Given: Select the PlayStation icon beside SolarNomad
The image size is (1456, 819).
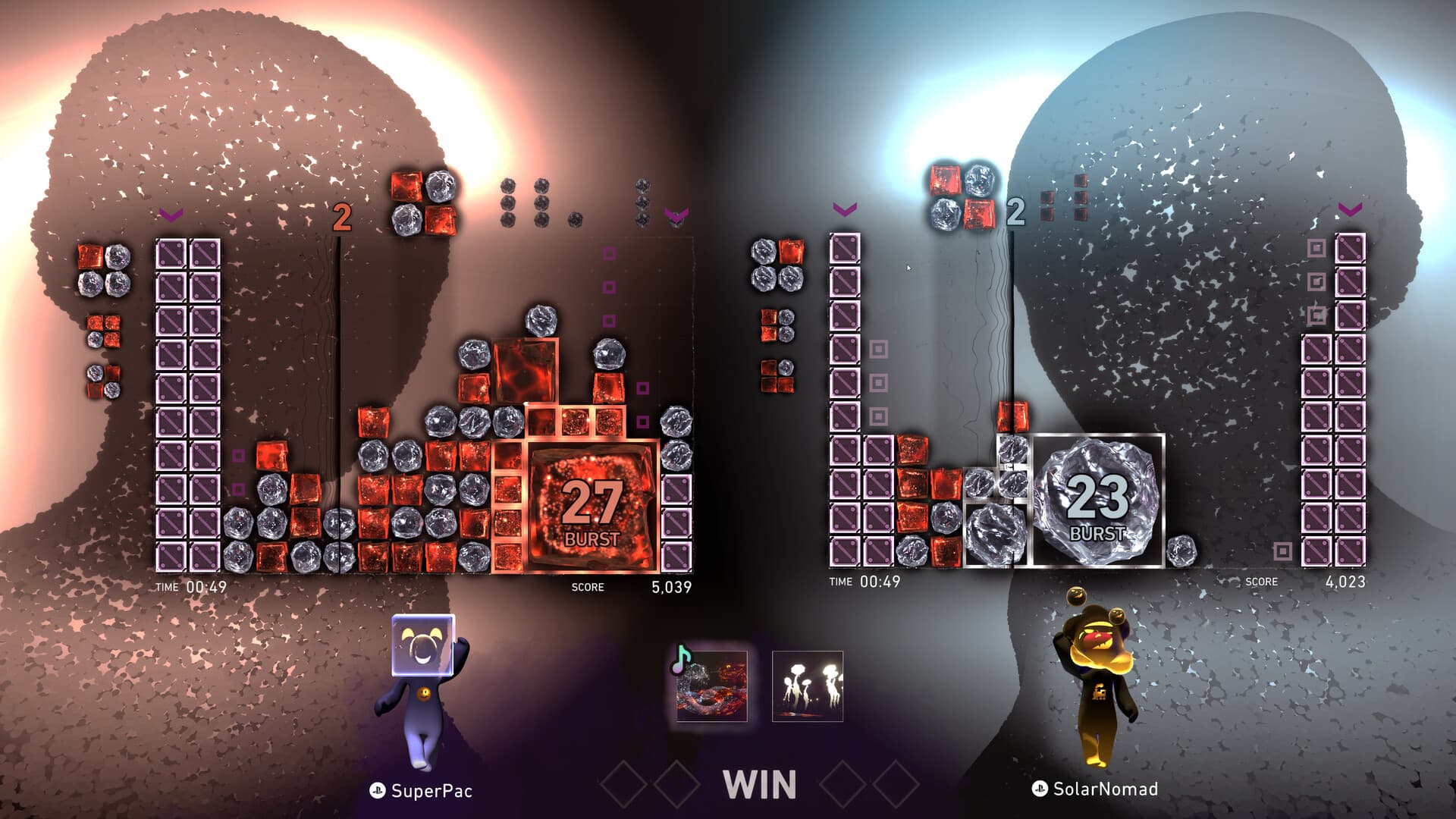Looking at the screenshot, I should coord(1038,791).
